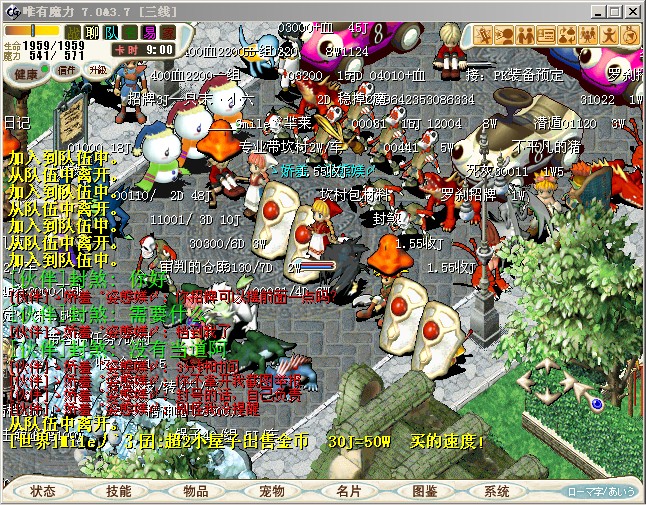The image size is (646, 505).
Task: Open the 信件 mail button
Action: coord(66,71)
